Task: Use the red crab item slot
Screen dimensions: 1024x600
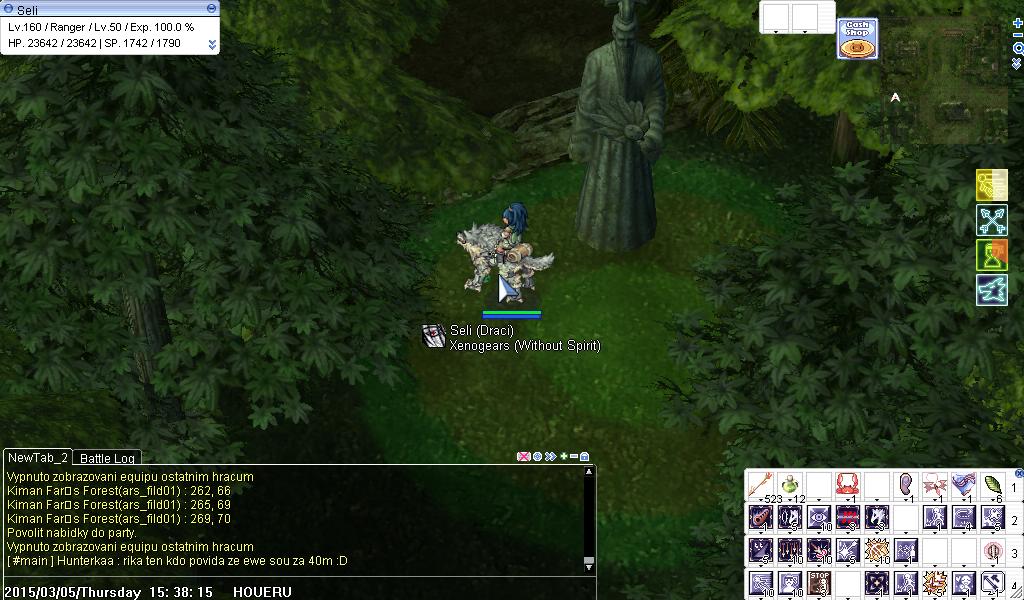Action: (x=848, y=485)
